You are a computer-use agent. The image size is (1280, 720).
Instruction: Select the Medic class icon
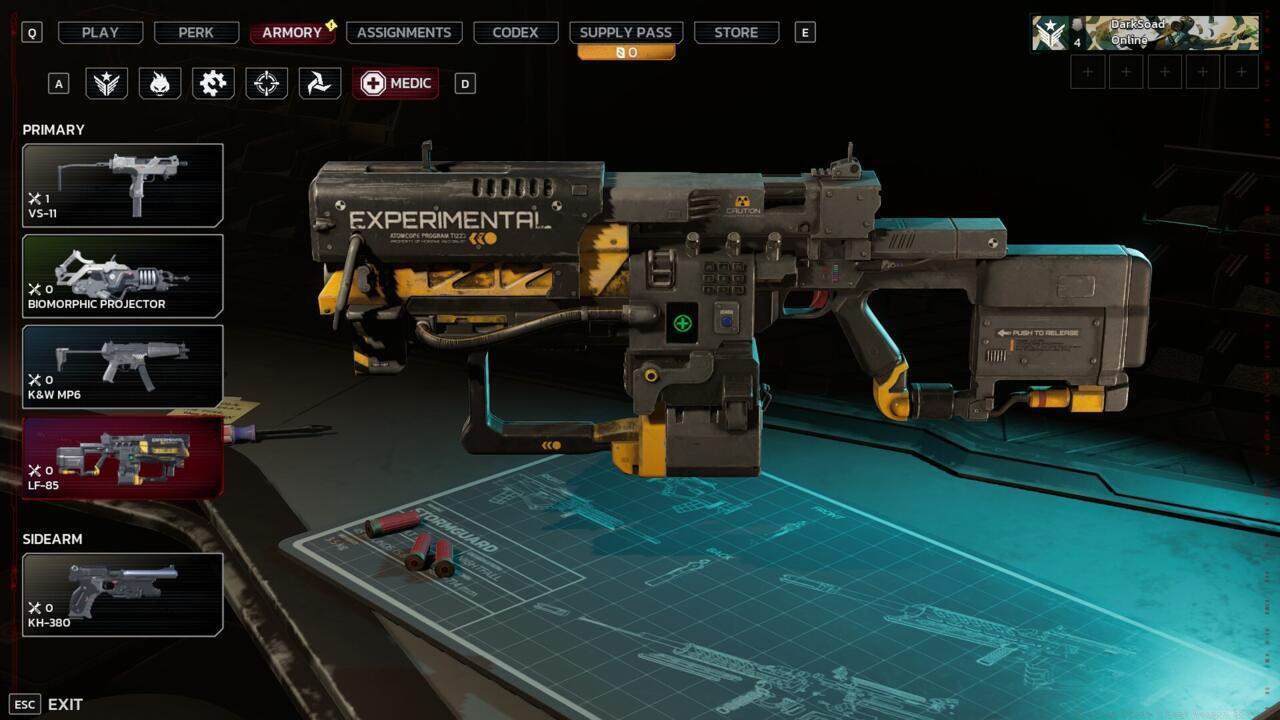(396, 83)
